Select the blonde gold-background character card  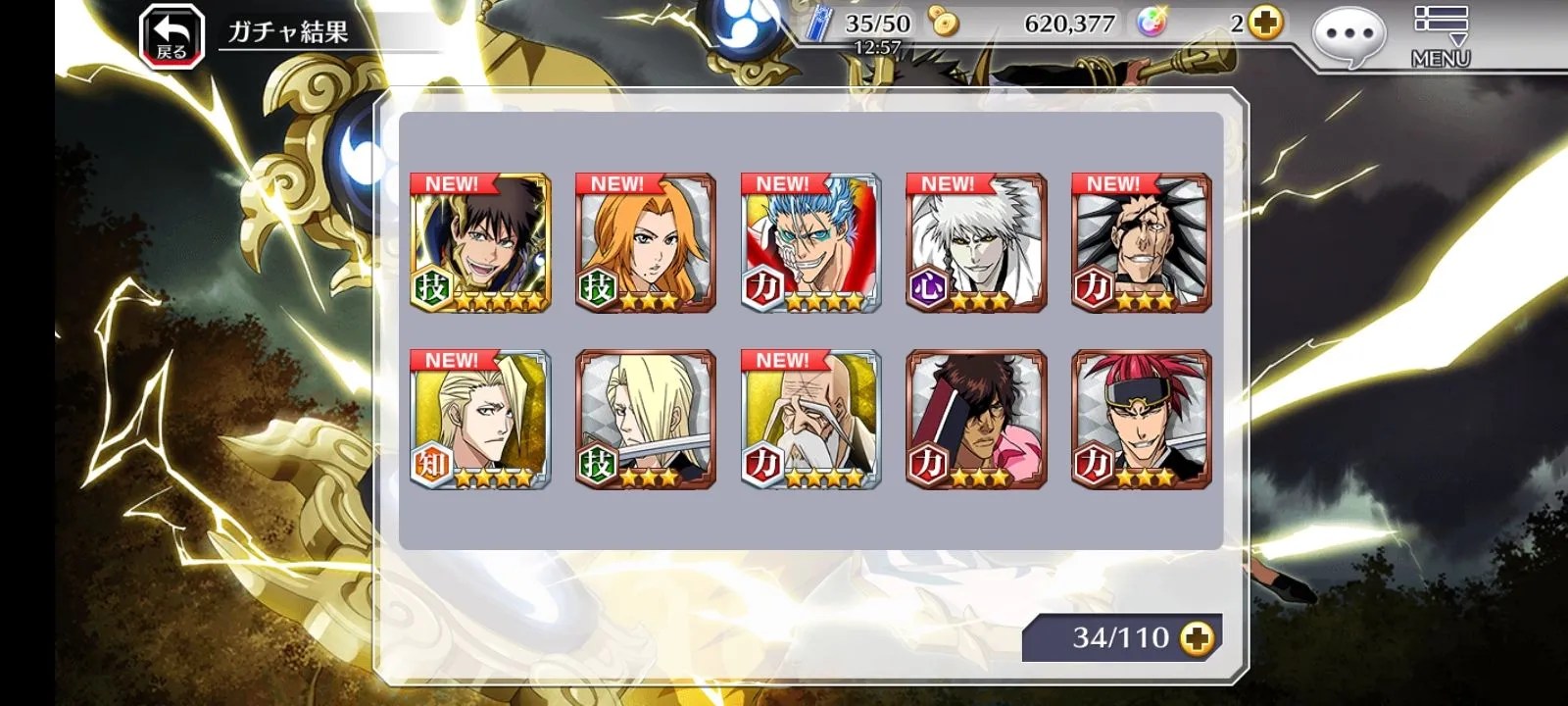point(480,420)
